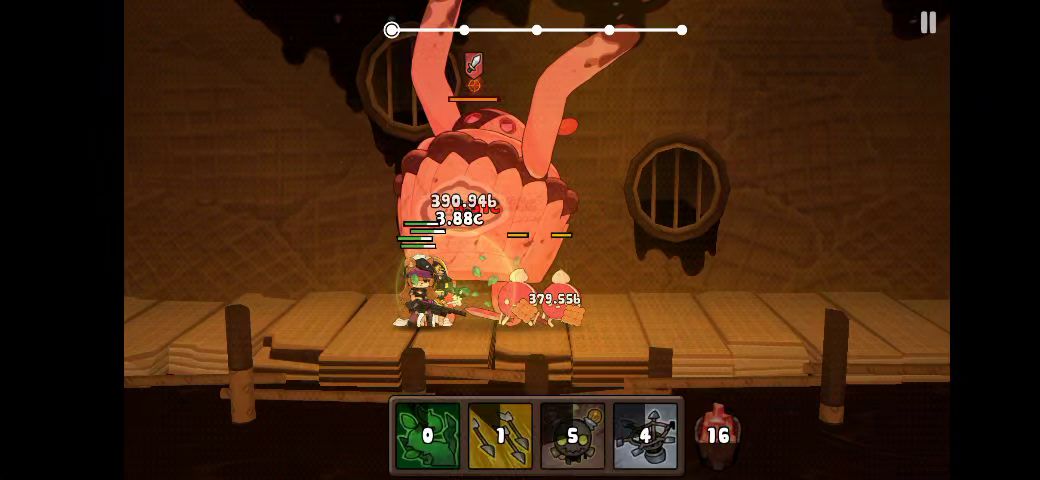Trigger the skull bomb skill

[x=572, y=435]
